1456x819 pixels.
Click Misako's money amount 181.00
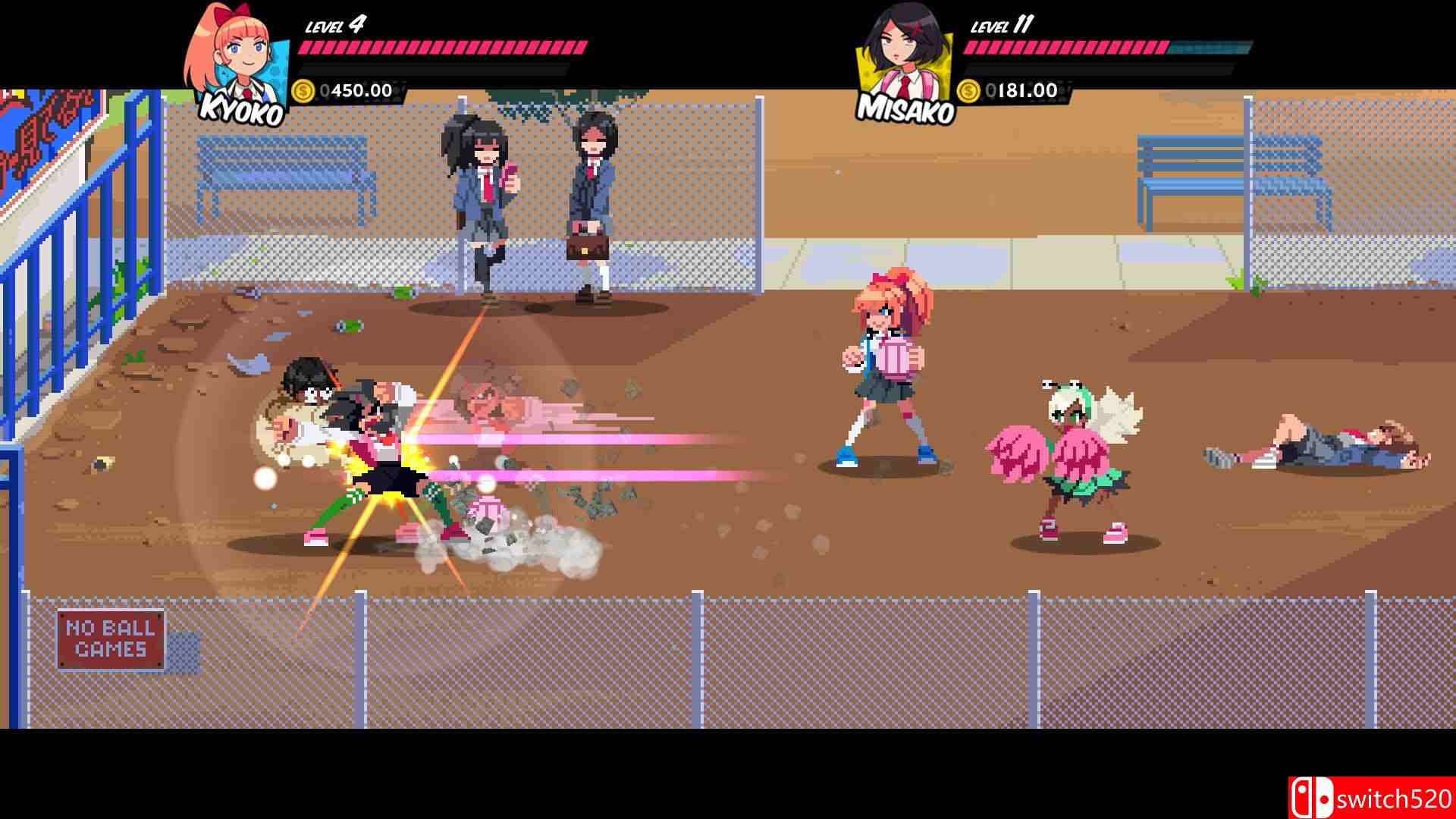(x=1024, y=89)
